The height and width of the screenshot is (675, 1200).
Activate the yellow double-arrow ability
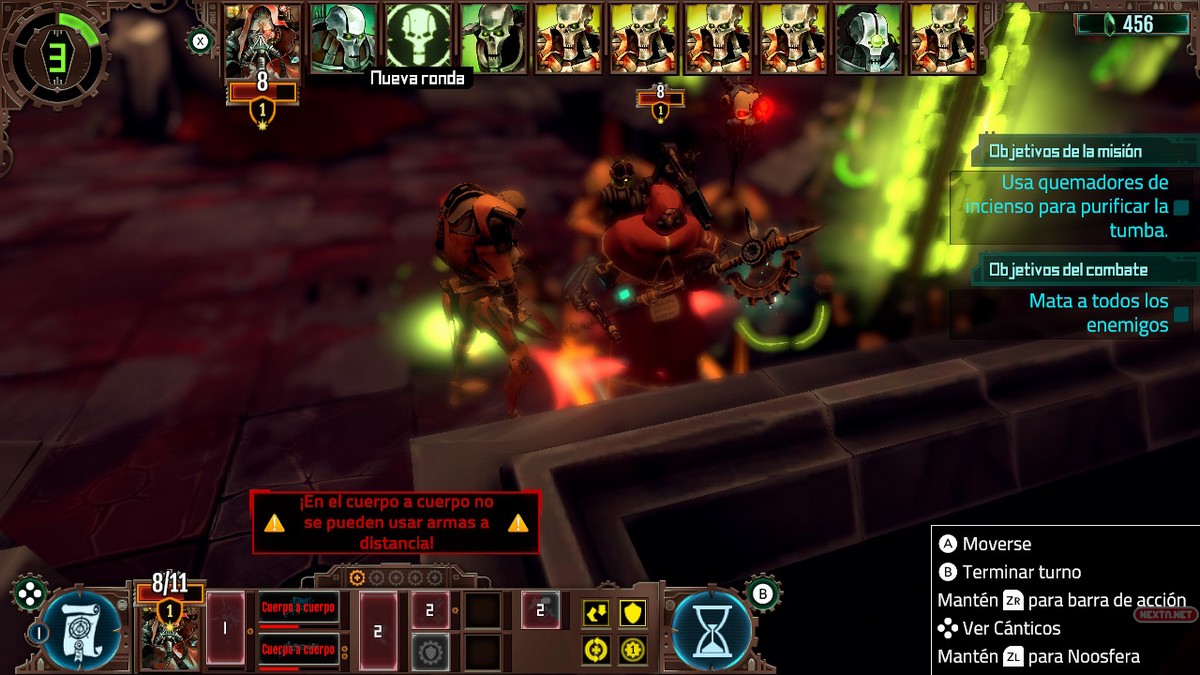[x=597, y=613]
